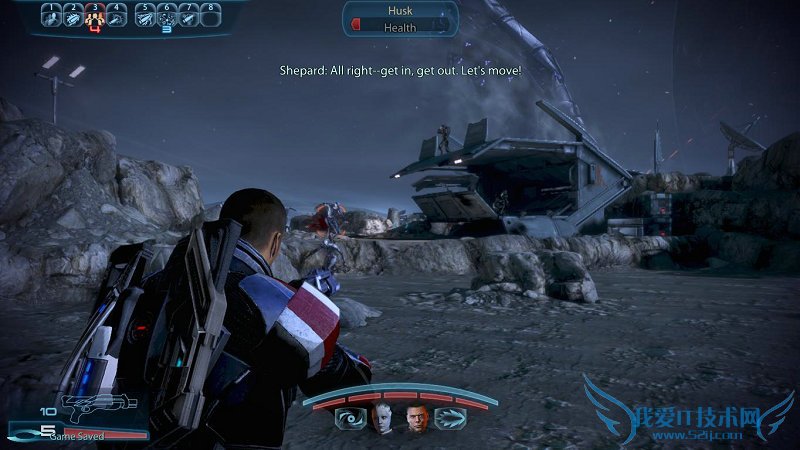Image resolution: width=800 pixels, height=450 pixels.
Task: Activate the swirl squad power icon
Action: (350, 419)
